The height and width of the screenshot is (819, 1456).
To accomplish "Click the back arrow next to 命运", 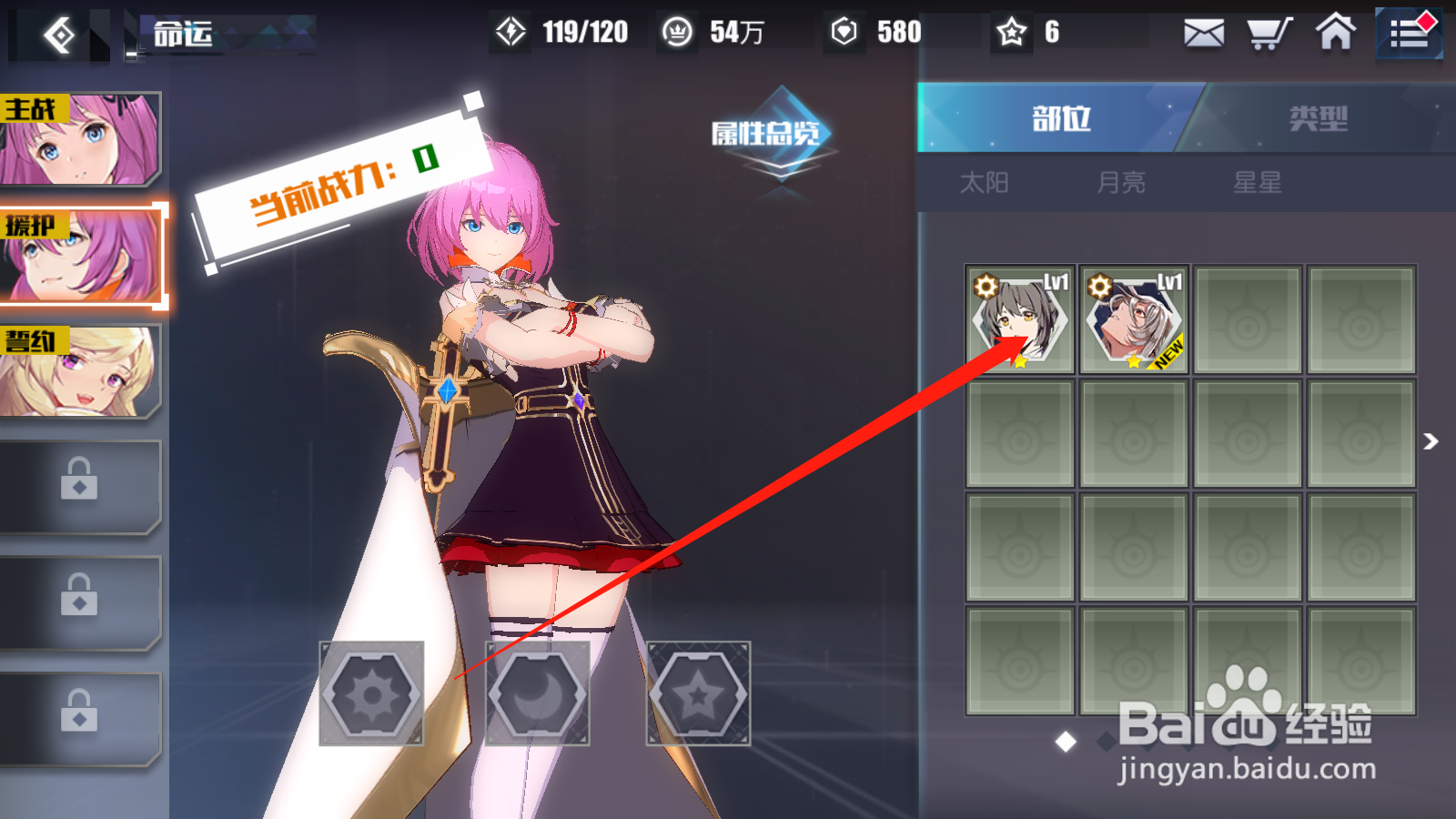I will [60, 35].
